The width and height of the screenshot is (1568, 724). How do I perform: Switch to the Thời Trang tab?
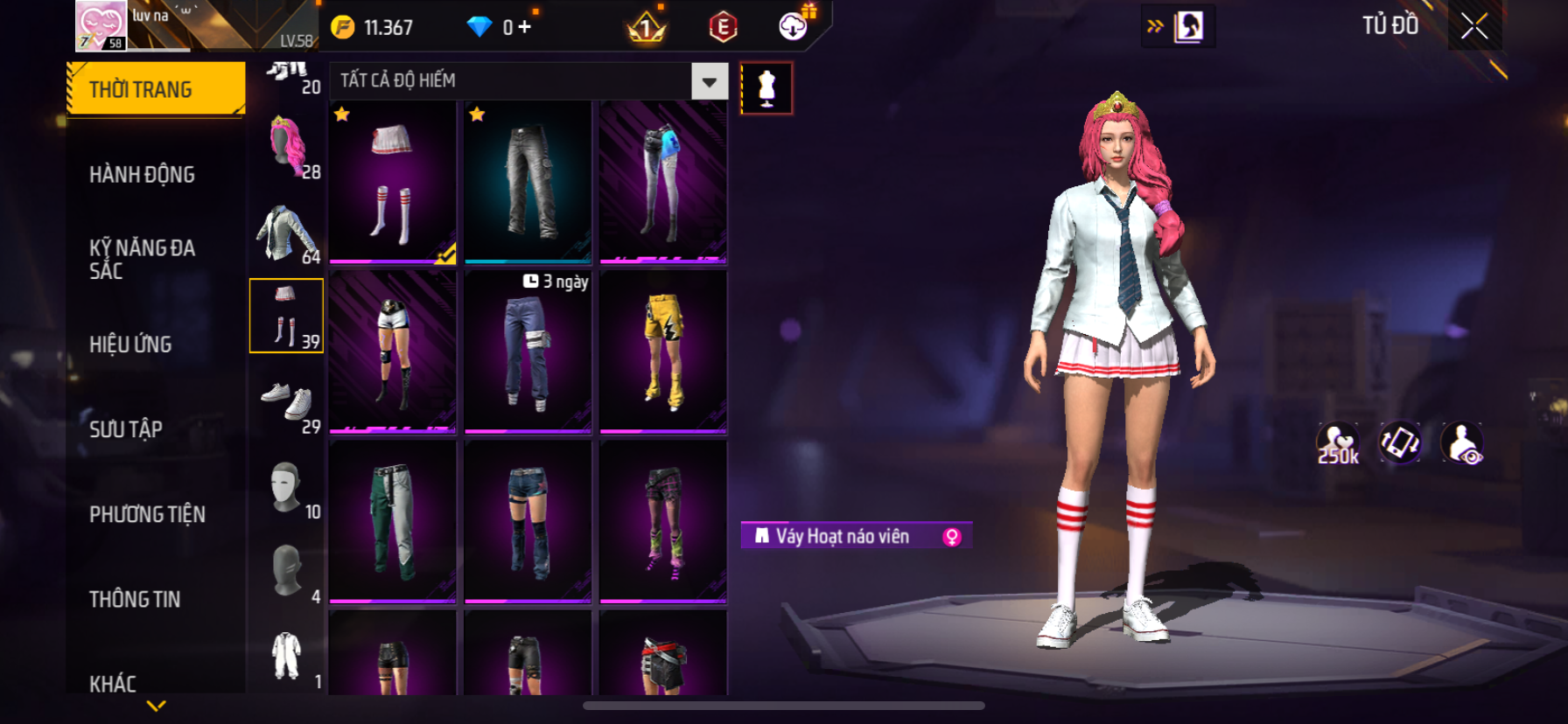coord(156,89)
